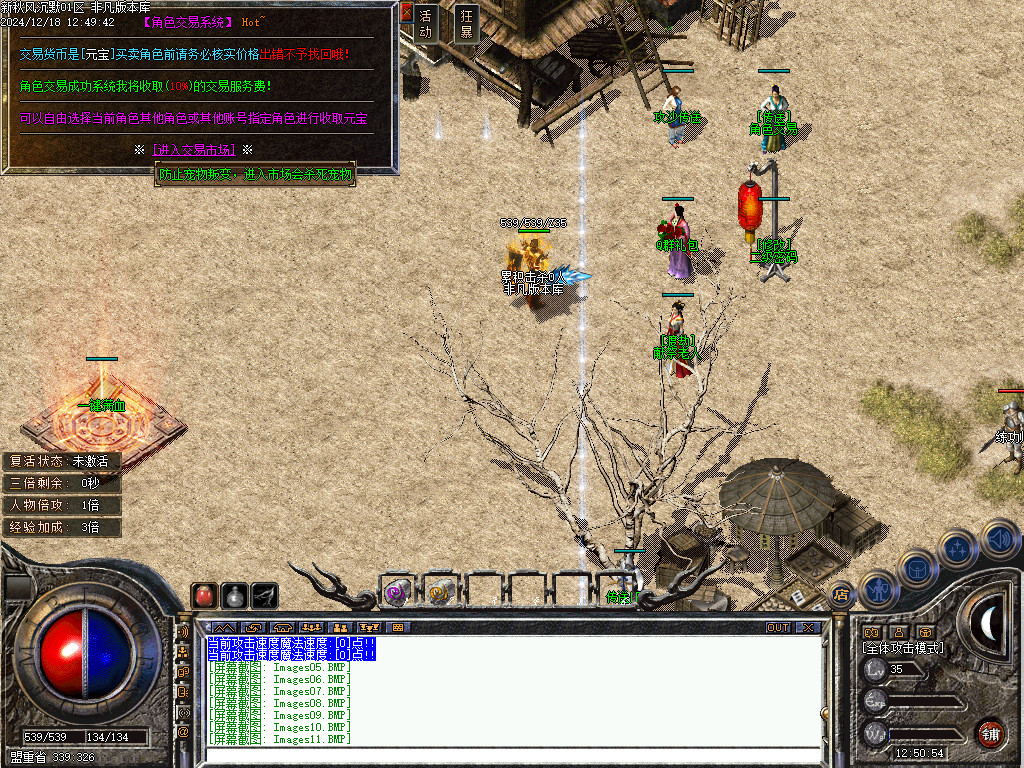Select the grey potion bottle slot

tap(235, 595)
